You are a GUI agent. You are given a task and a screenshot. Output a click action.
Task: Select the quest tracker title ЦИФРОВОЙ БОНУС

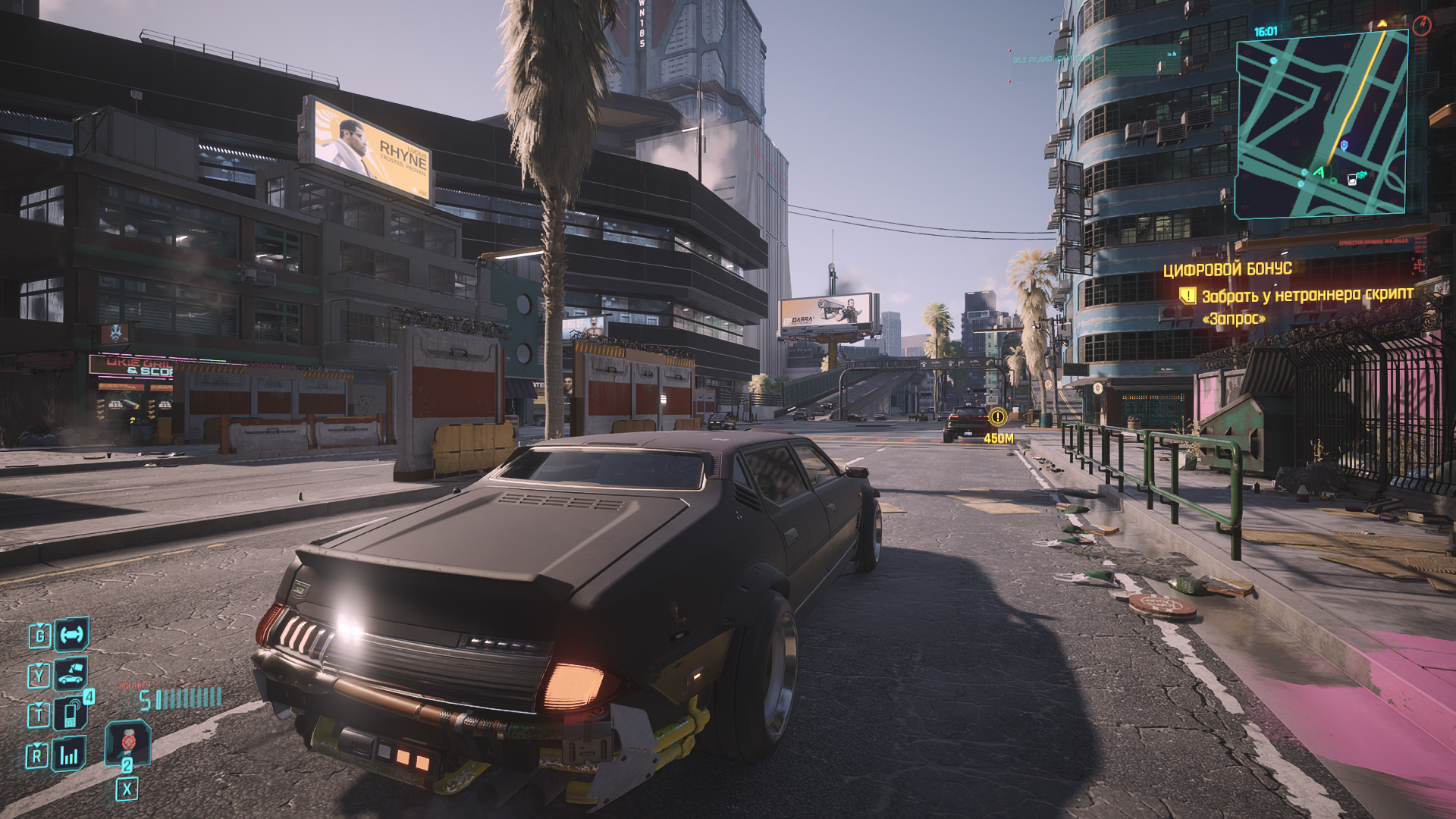coord(1227,268)
